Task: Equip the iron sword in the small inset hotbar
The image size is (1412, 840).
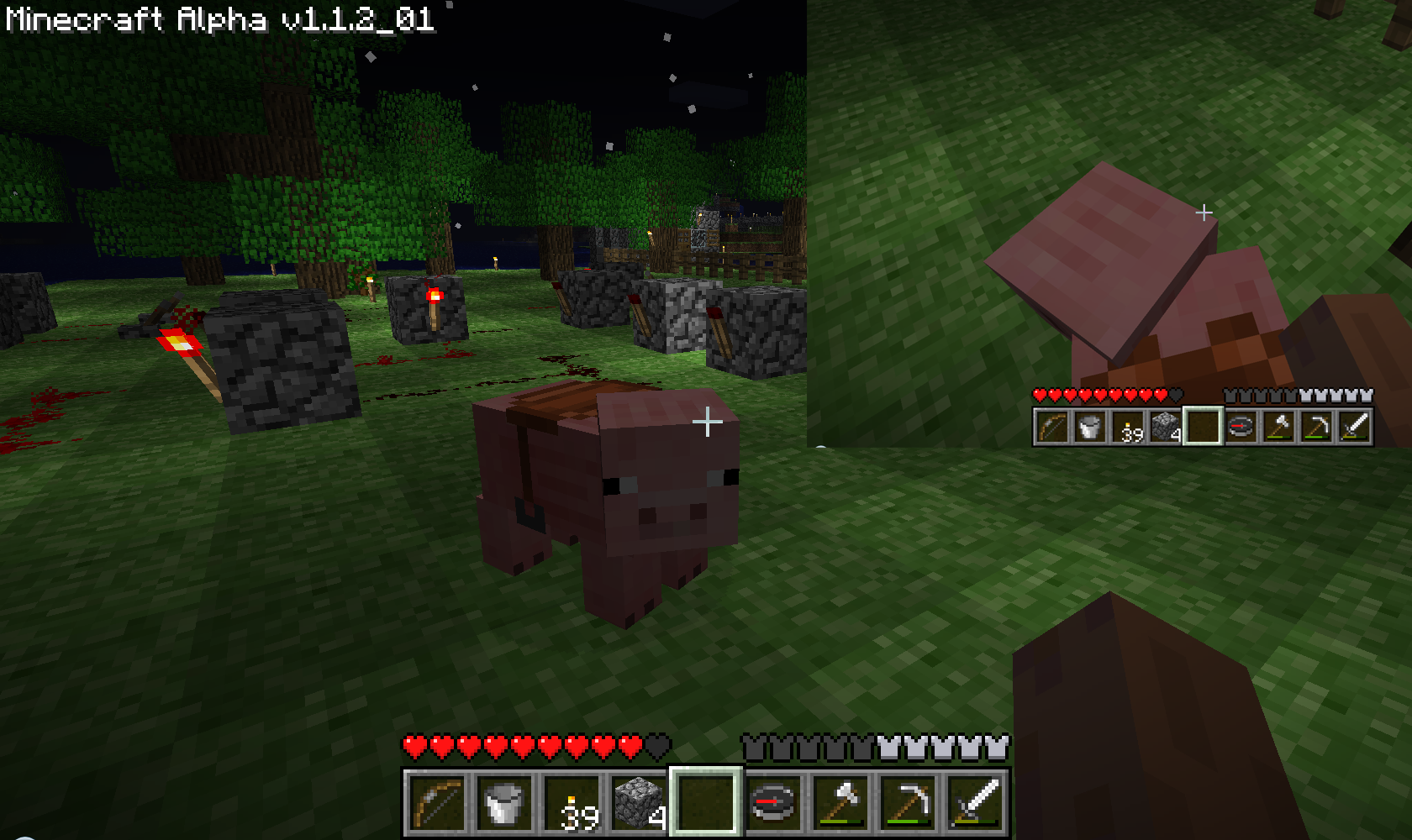Action: 1354,427
